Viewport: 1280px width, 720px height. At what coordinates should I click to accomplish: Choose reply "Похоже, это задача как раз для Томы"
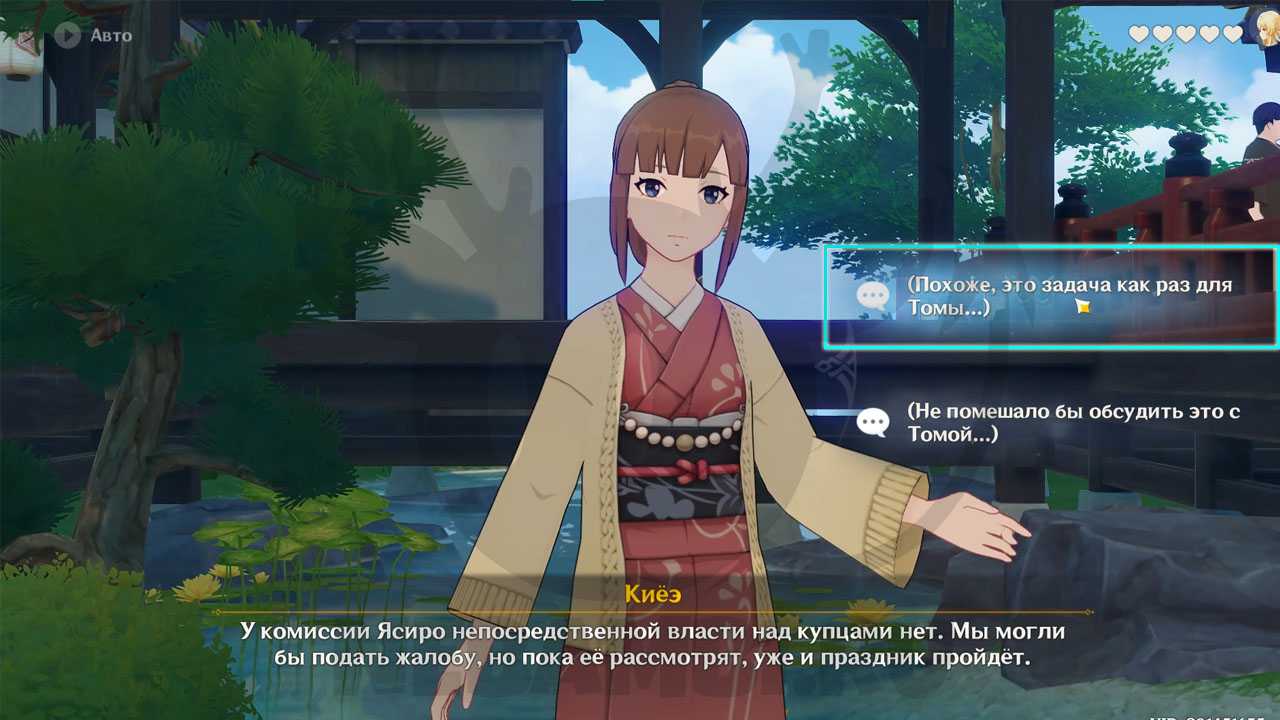[x=1050, y=297]
